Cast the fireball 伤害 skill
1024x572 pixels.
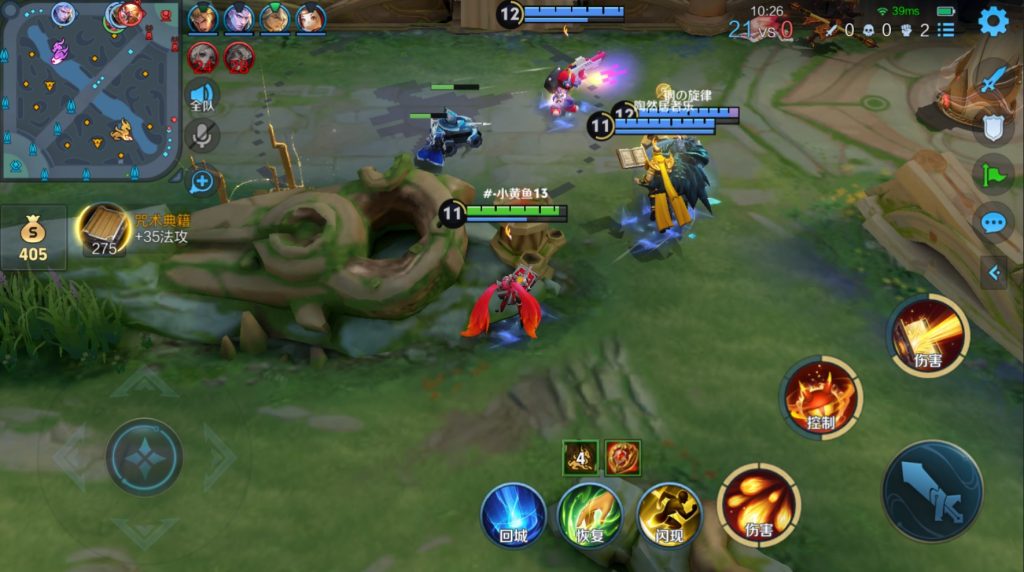pyautogui.click(x=759, y=504)
